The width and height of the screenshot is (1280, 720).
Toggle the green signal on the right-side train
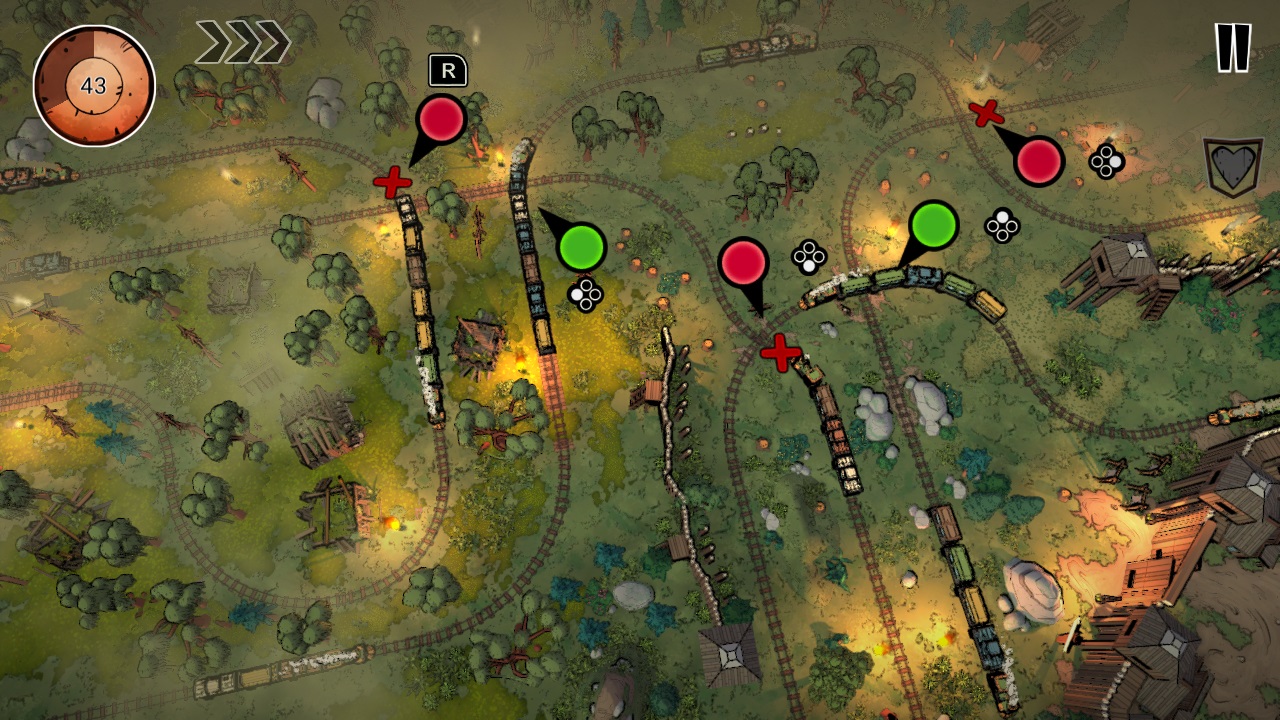(x=932, y=224)
